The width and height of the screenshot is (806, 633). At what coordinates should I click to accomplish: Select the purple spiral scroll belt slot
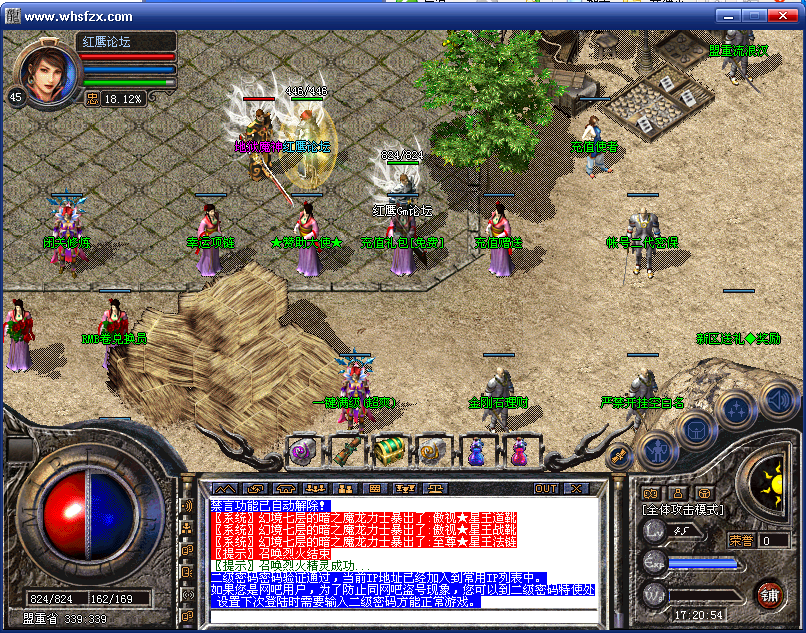click(301, 451)
